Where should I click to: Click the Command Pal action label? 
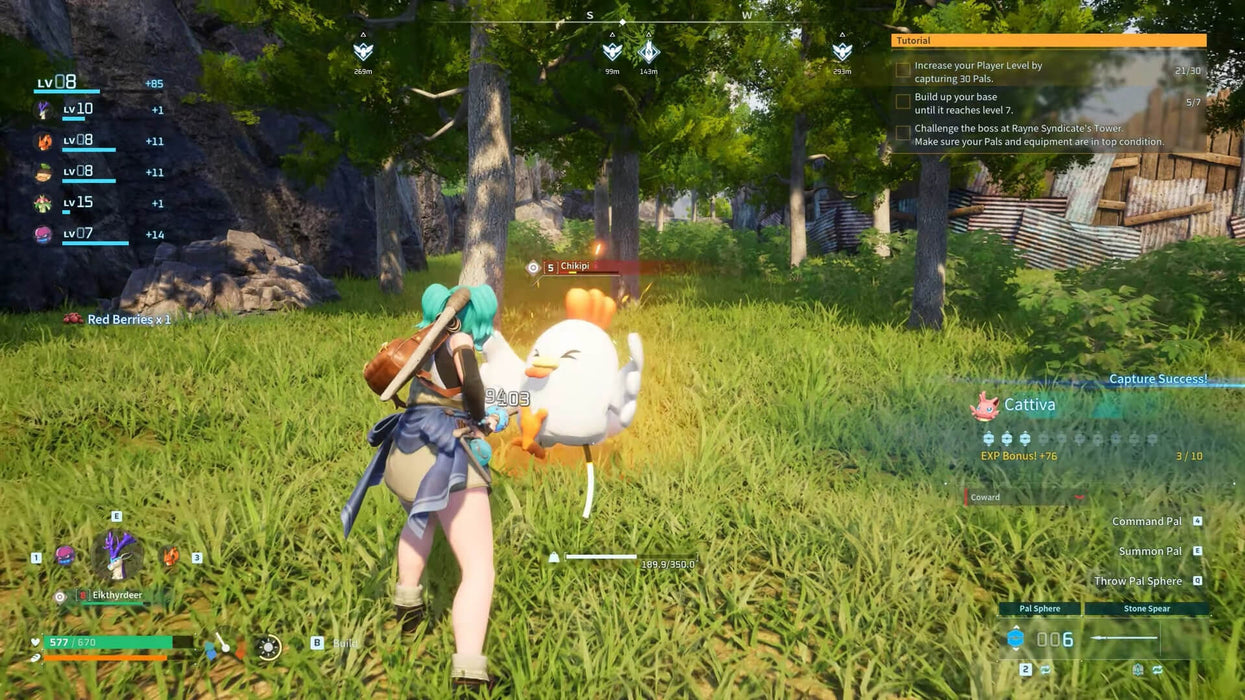[1146, 521]
